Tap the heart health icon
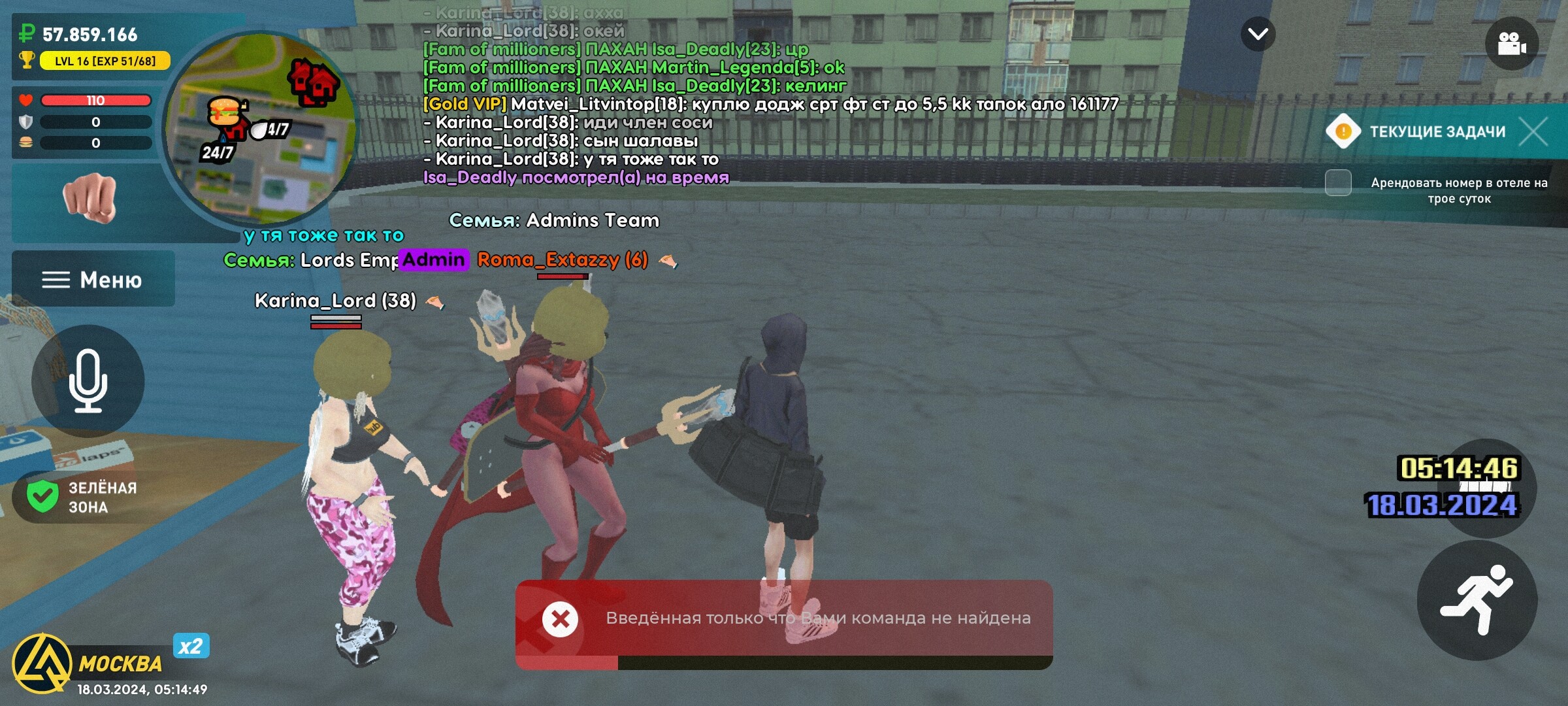The width and height of the screenshot is (1568, 706). point(25,100)
